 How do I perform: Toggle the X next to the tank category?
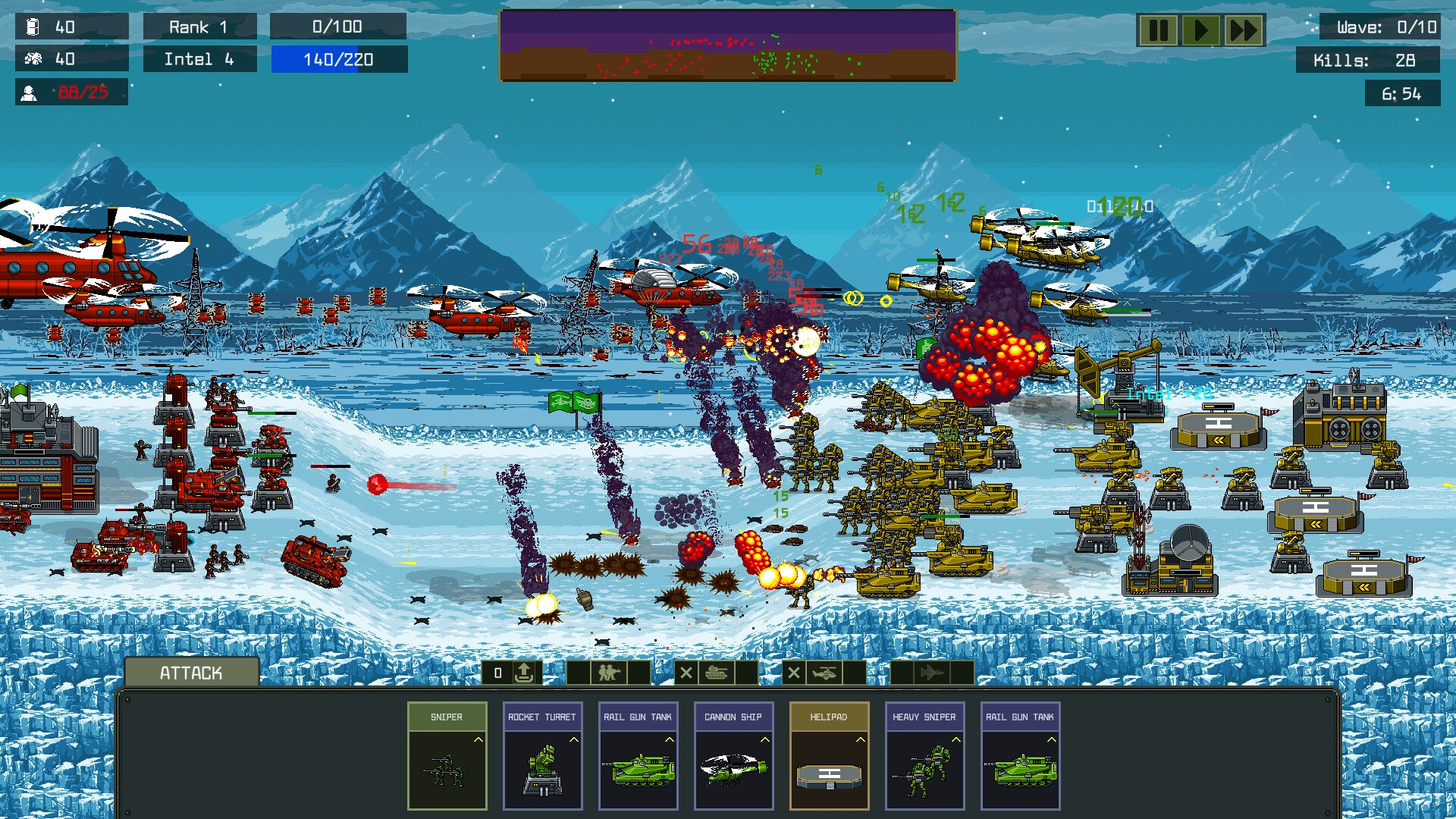click(686, 673)
